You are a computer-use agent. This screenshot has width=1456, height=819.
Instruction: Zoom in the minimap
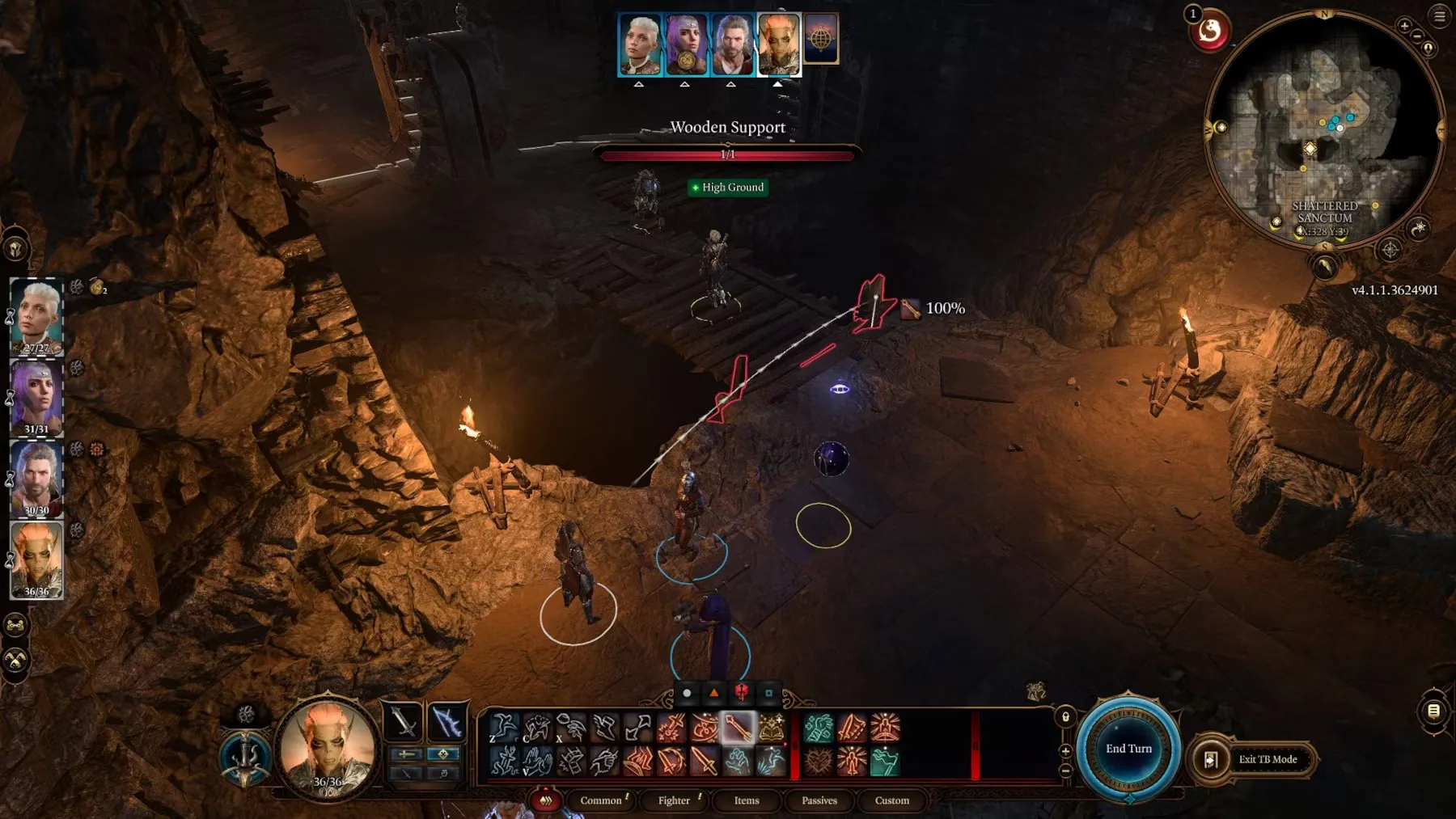coord(1404,26)
